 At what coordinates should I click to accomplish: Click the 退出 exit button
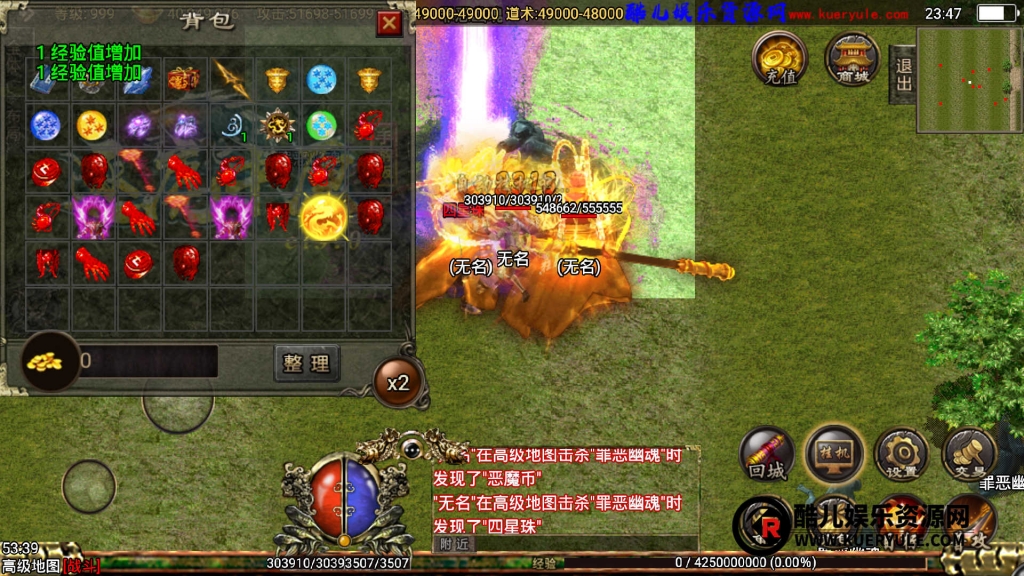[902, 73]
